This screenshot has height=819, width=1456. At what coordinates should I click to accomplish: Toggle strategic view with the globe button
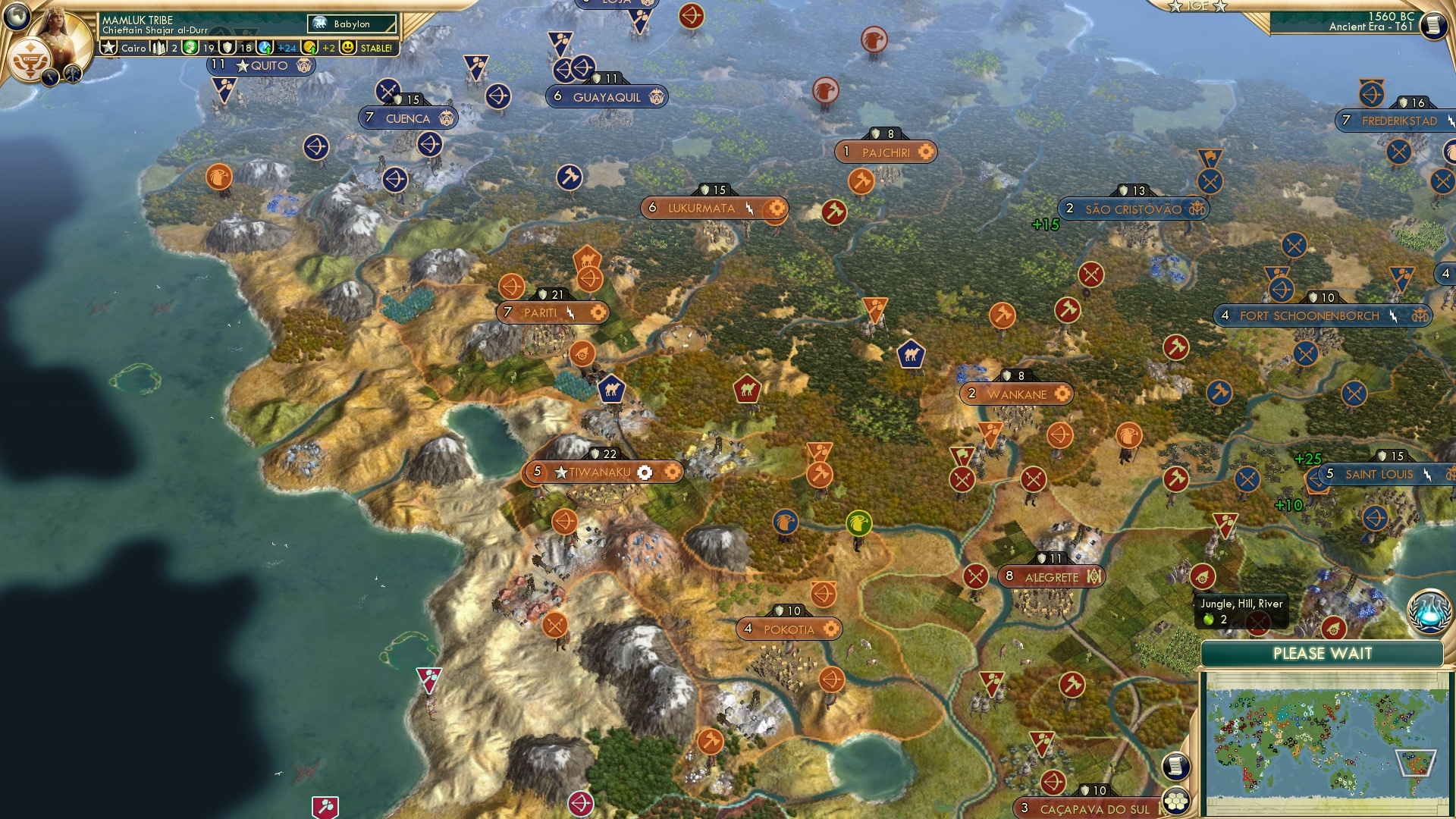pos(17,17)
